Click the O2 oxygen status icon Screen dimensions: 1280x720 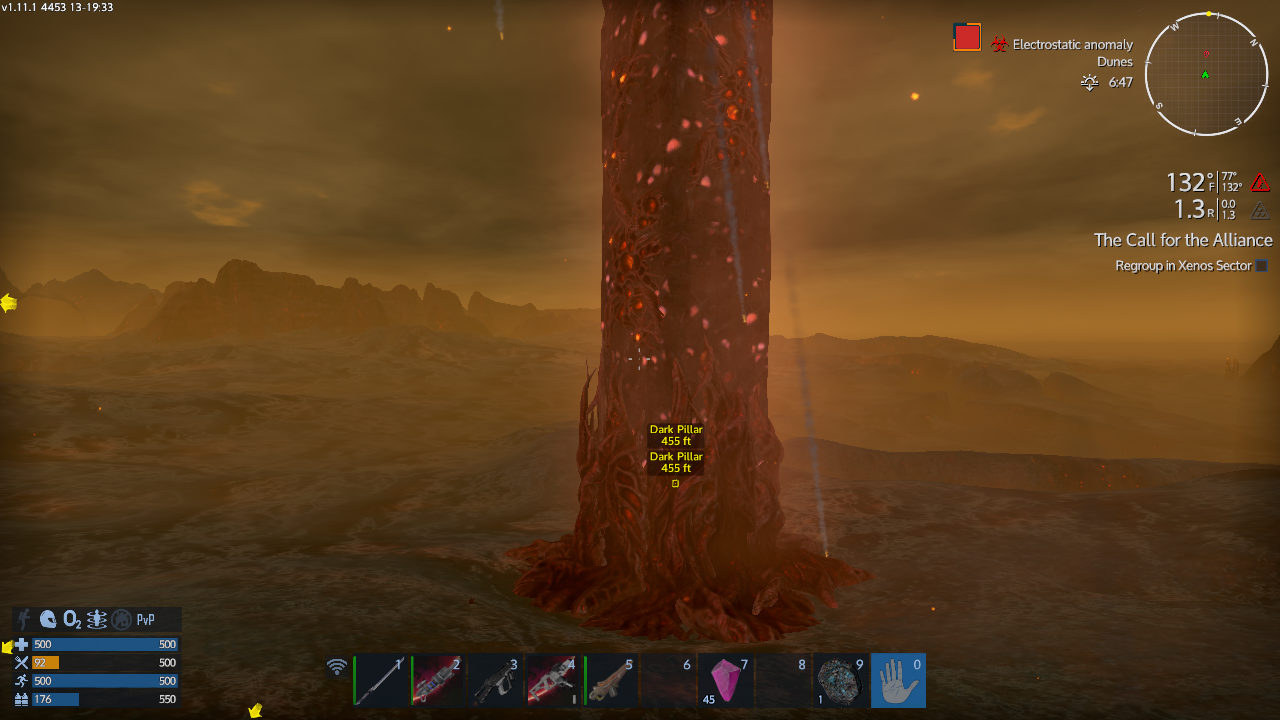point(72,619)
